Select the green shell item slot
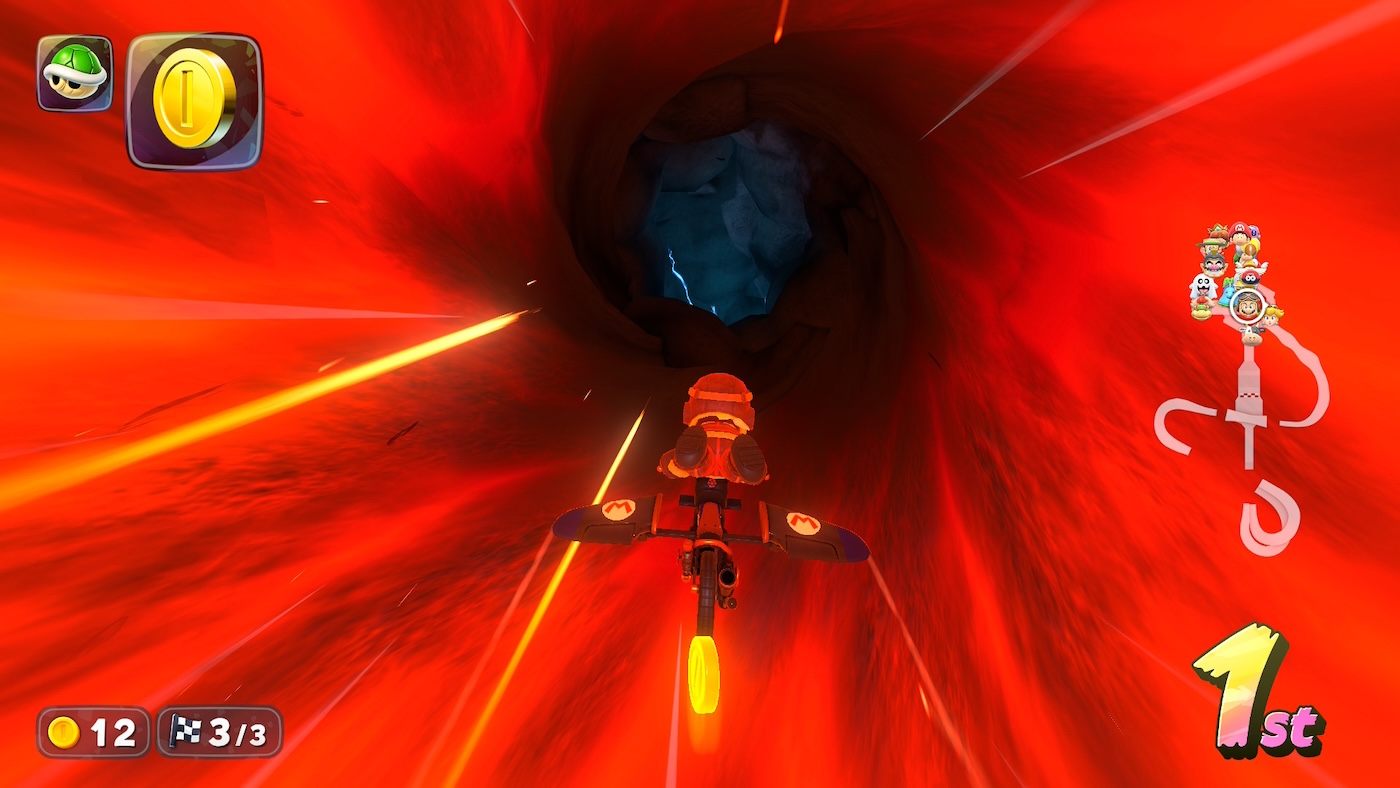This screenshot has height=788, width=1400. coord(75,73)
